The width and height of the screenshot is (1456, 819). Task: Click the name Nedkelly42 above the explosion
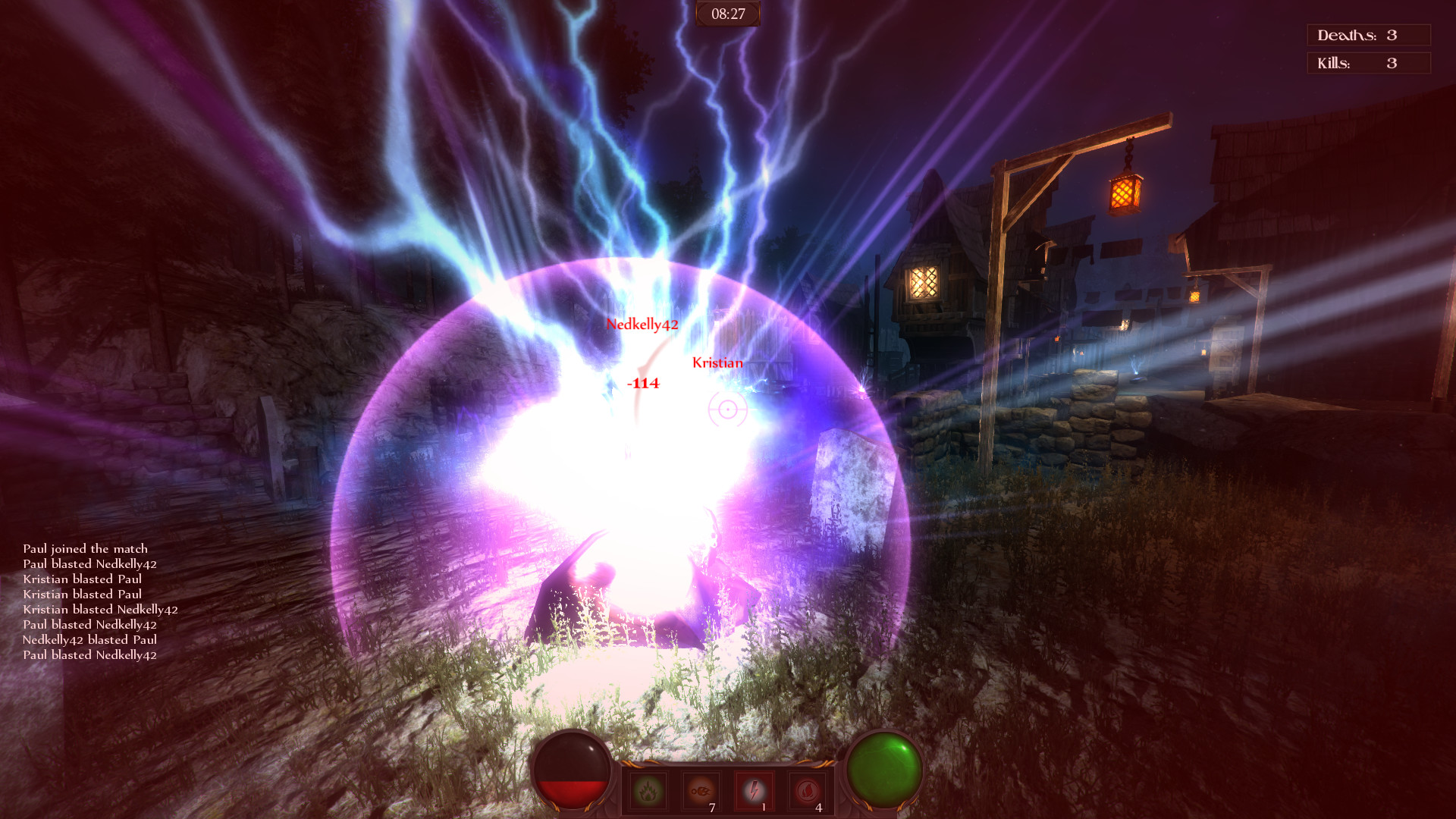click(x=642, y=325)
